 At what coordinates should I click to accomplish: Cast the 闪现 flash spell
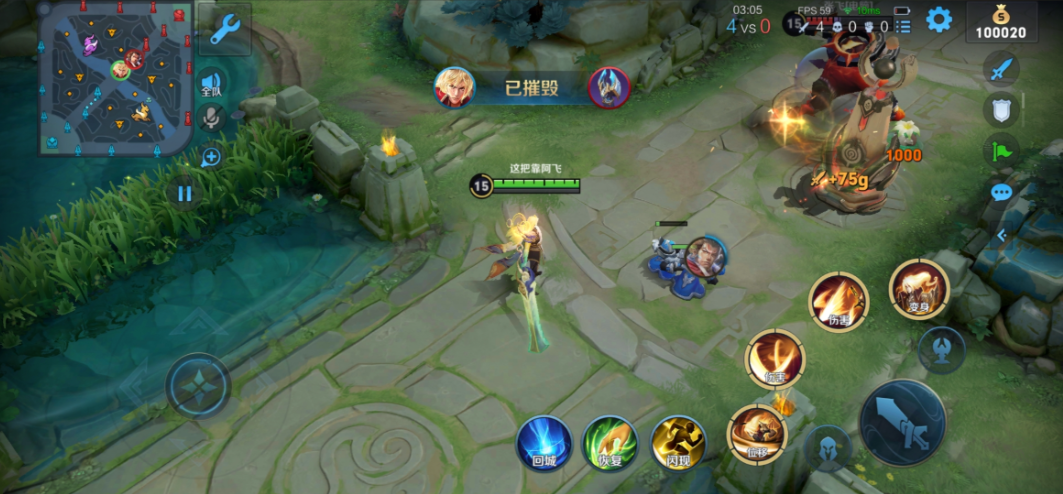point(678,442)
